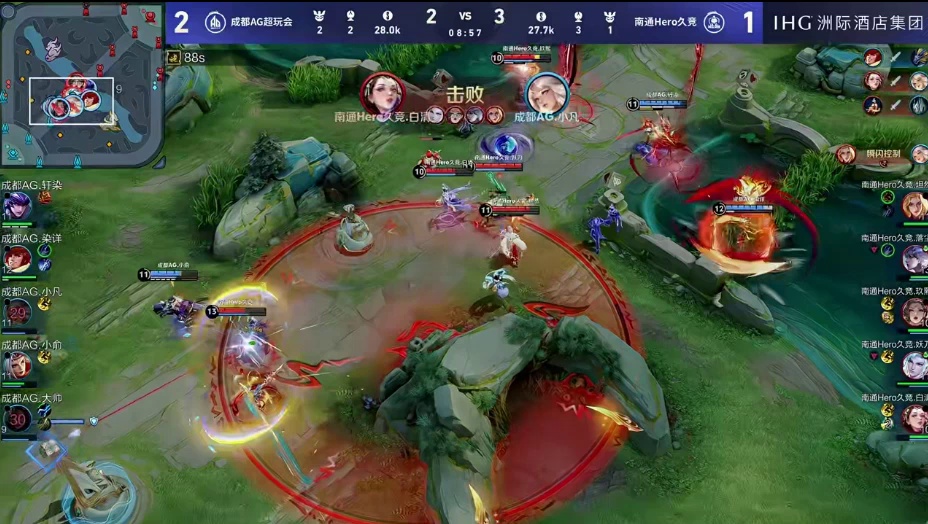This screenshot has width=928, height=524.
Task: Open the IHG 洲际酒店集团 sponsor banner
Action: point(847,22)
